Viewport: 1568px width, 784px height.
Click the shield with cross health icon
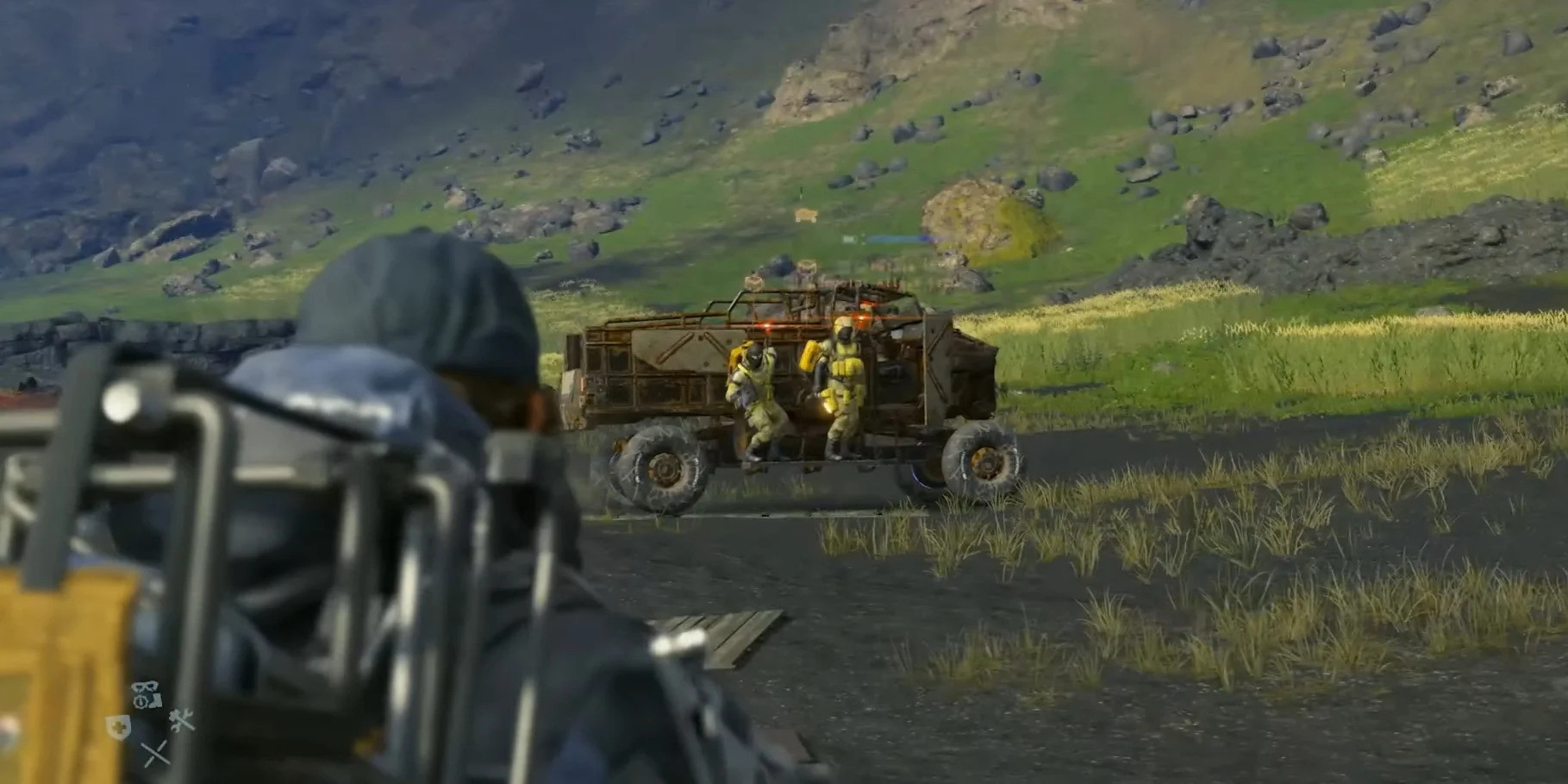[116, 724]
